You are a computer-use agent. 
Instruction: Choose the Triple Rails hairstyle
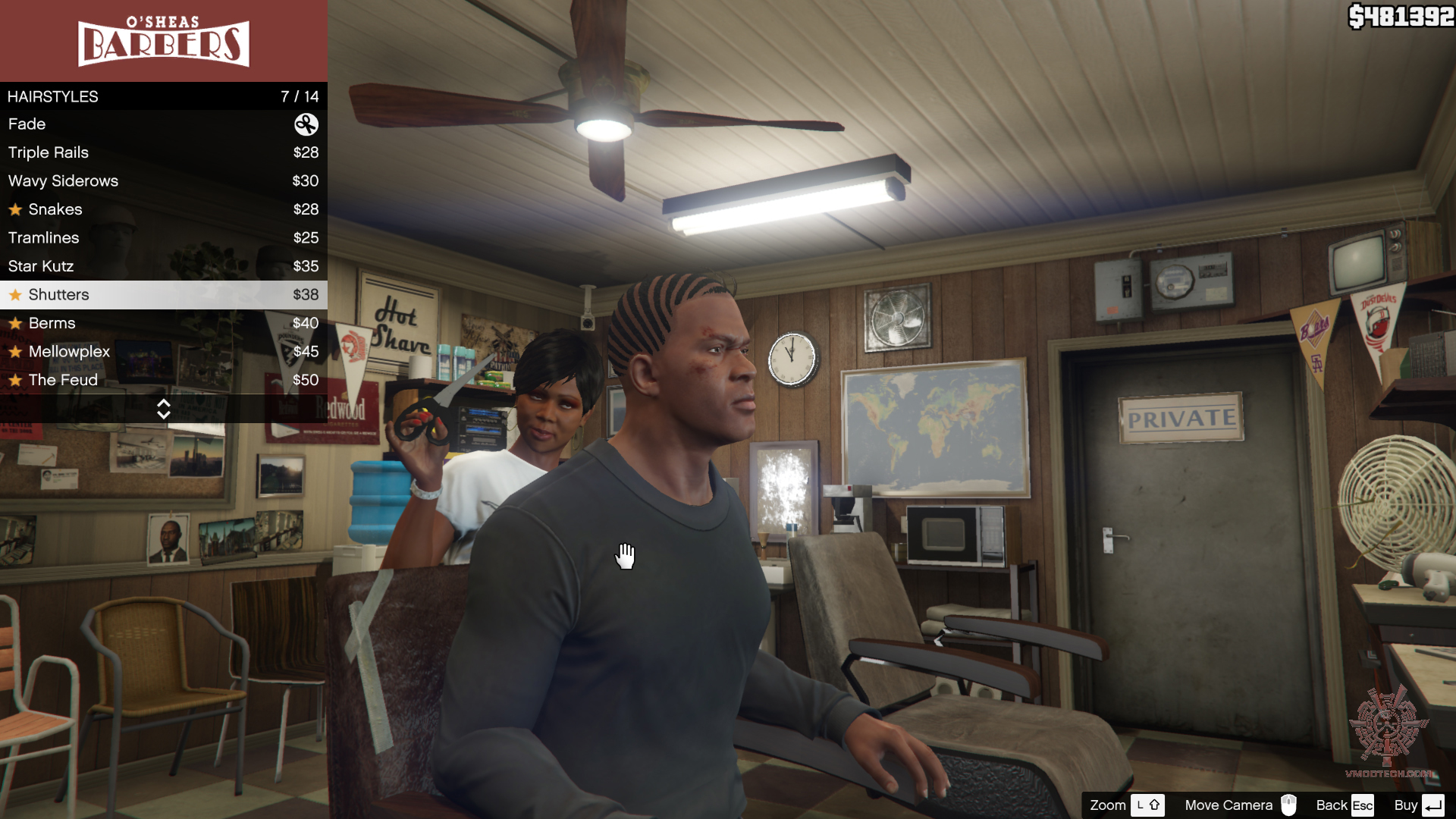click(x=163, y=152)
